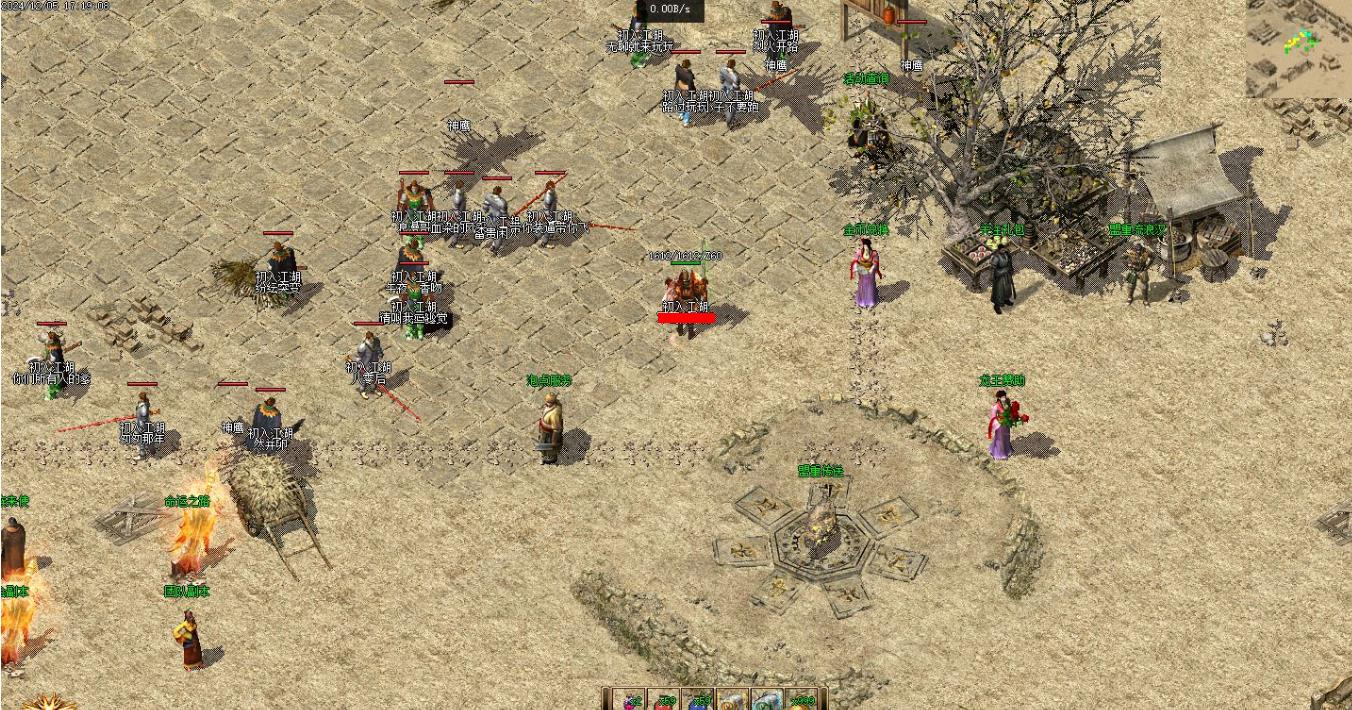Select the red health potion slot
Image resolution: width=1352 pixels, height=710 pixels.
[664, 702]
